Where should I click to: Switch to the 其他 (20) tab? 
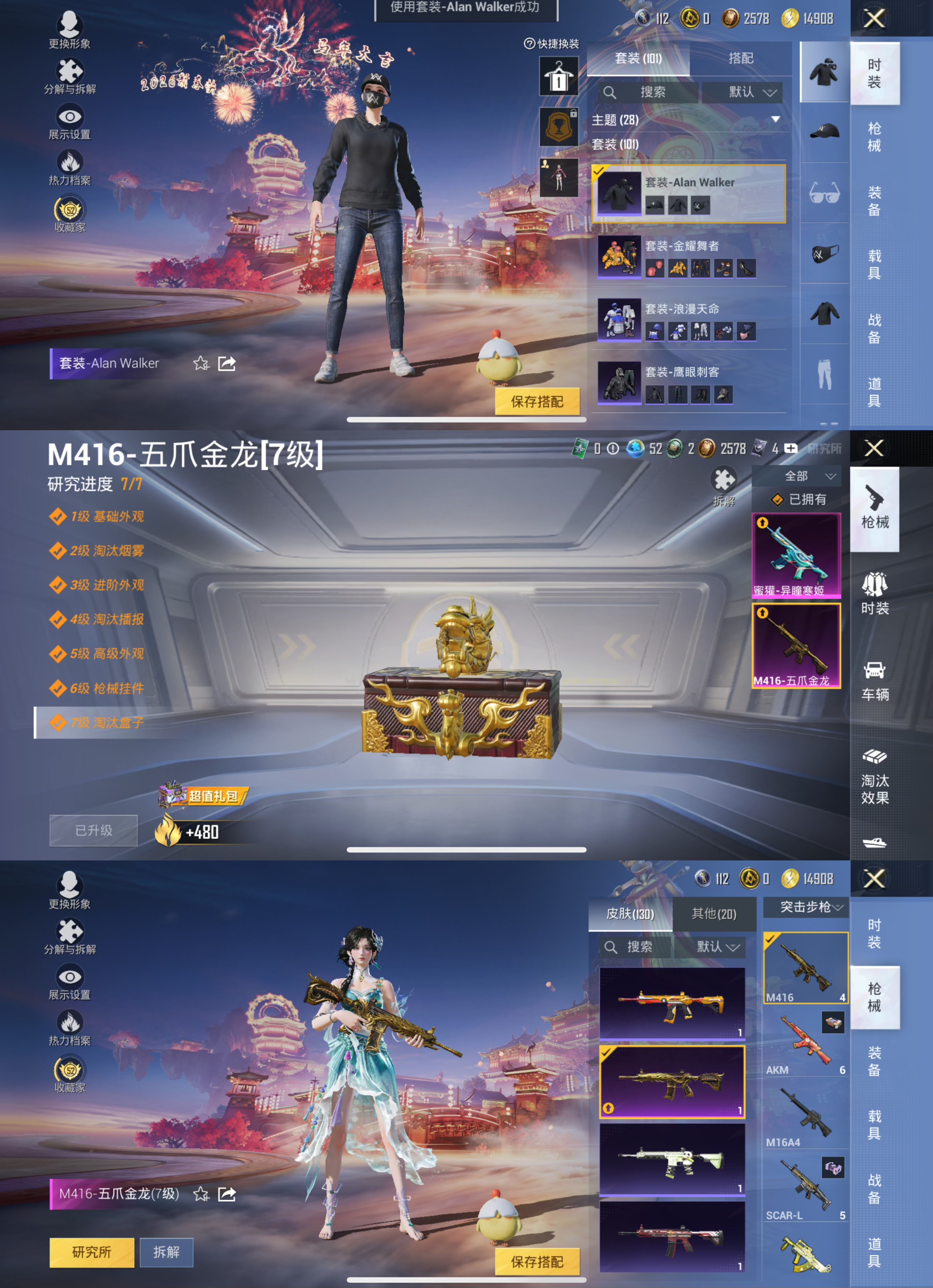pos(714,915)
